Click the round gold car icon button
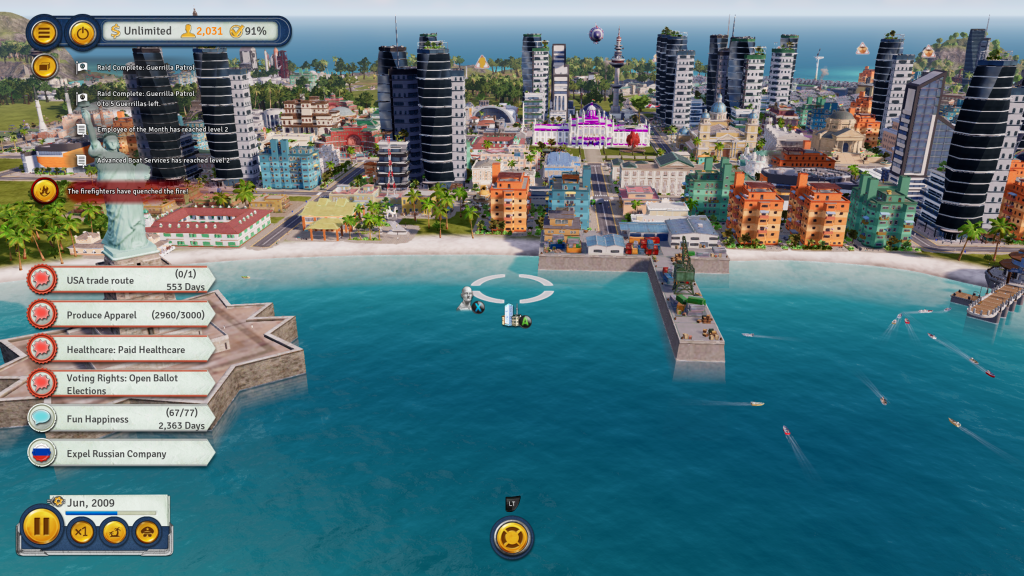The image size is (1024, 576). [147, 533]
